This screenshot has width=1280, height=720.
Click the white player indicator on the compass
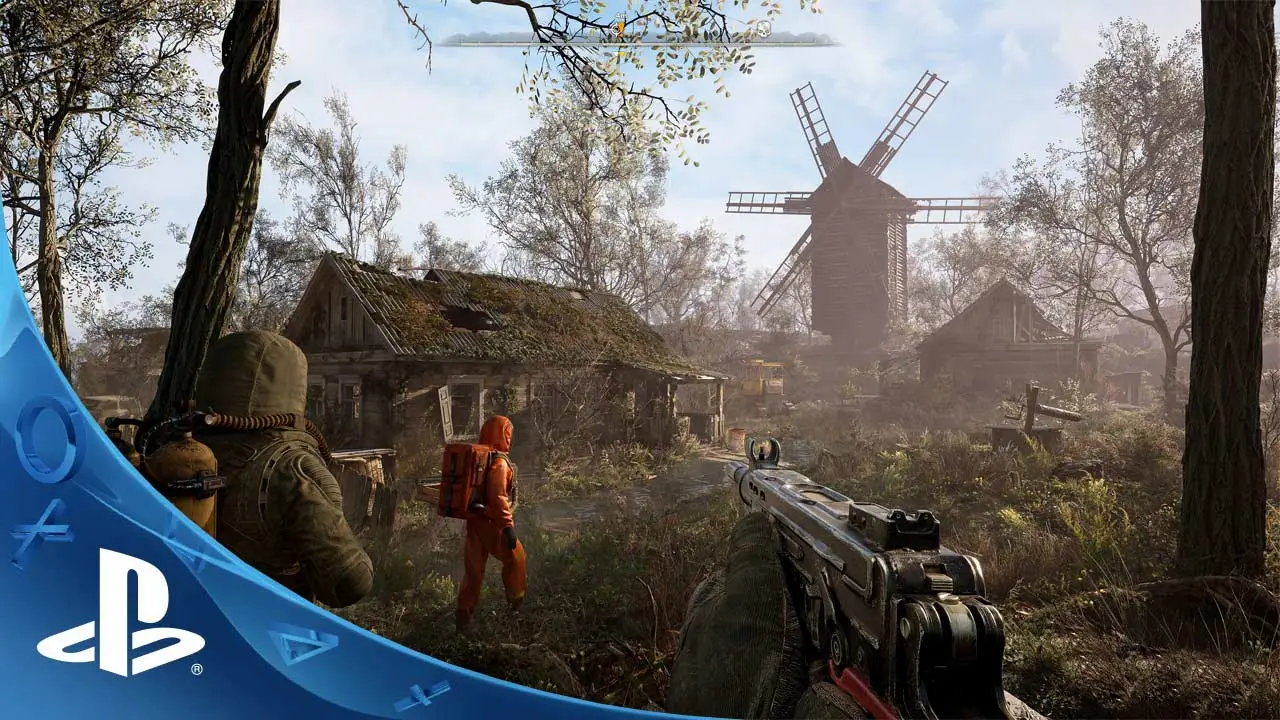point(613,28)
